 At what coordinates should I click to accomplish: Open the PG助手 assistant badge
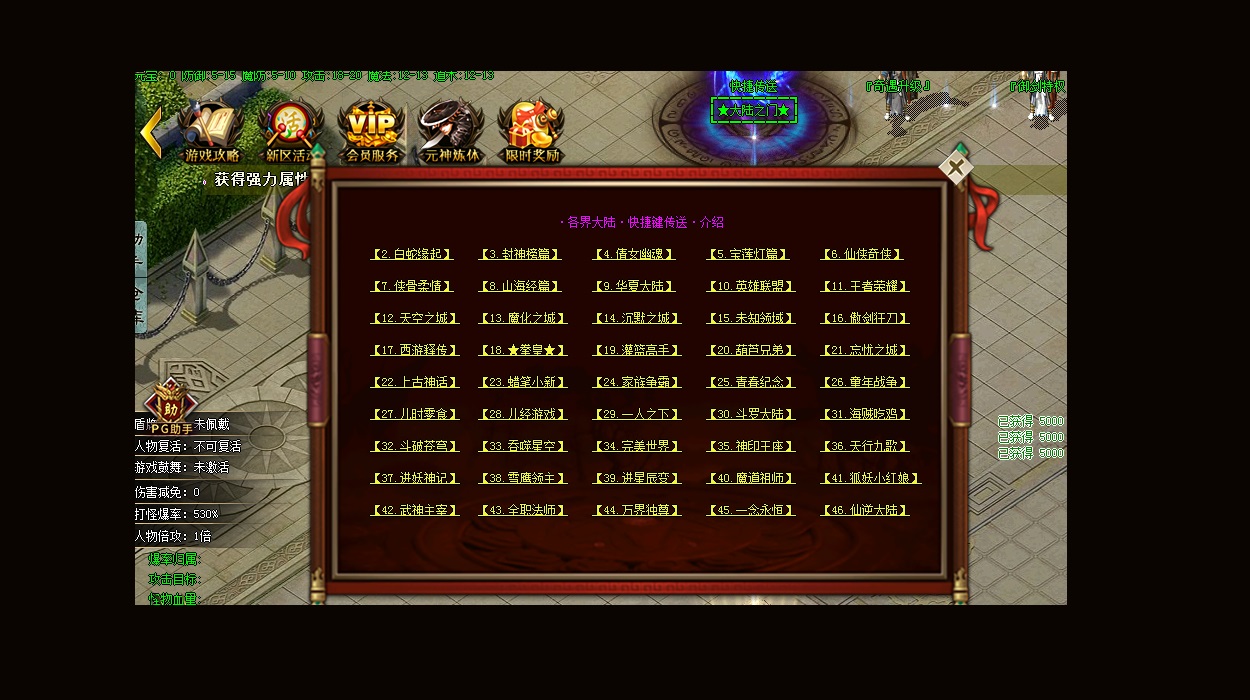click(169, 410)
